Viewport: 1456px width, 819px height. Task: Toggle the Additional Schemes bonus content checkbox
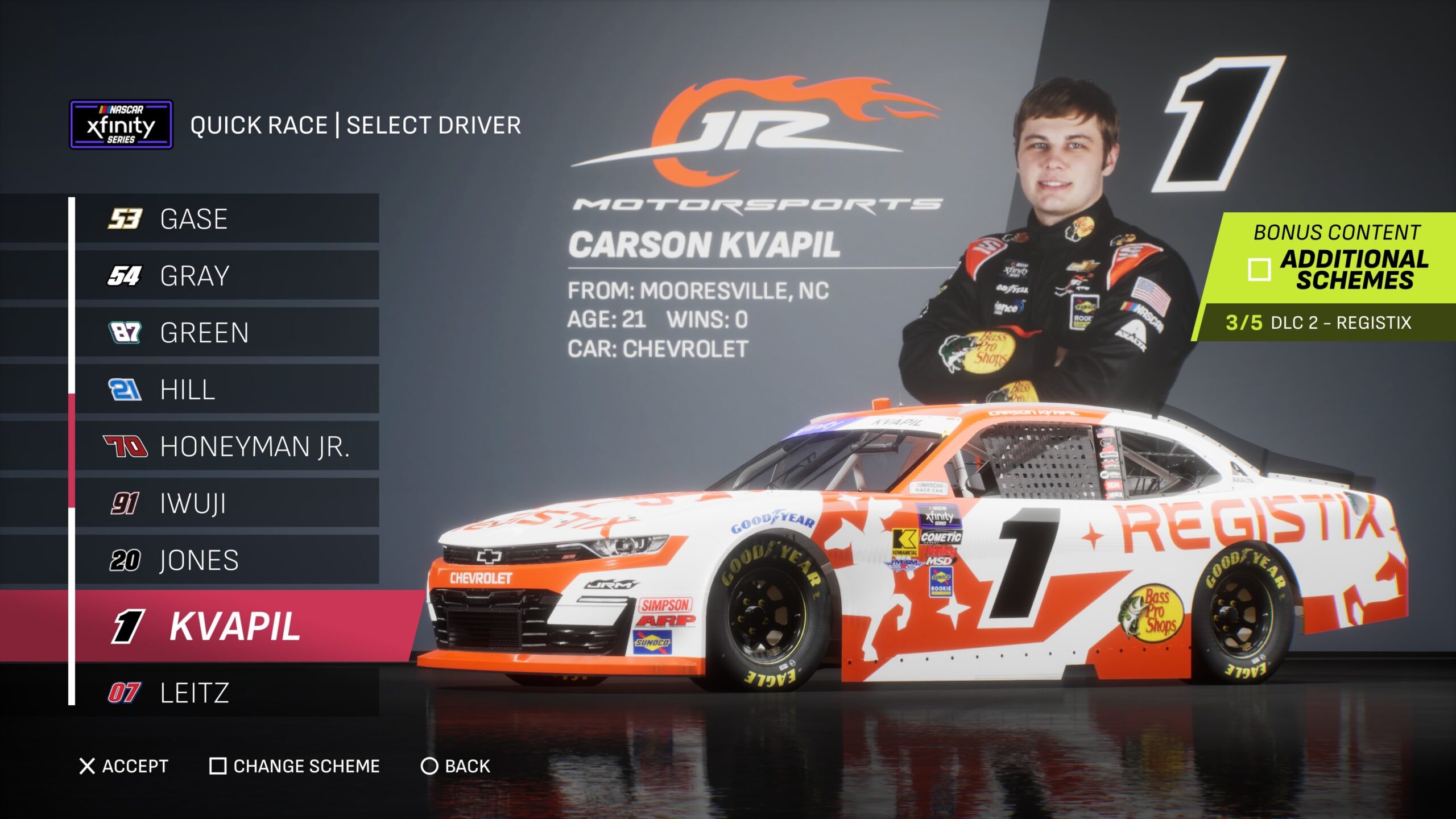(1259, 270)
